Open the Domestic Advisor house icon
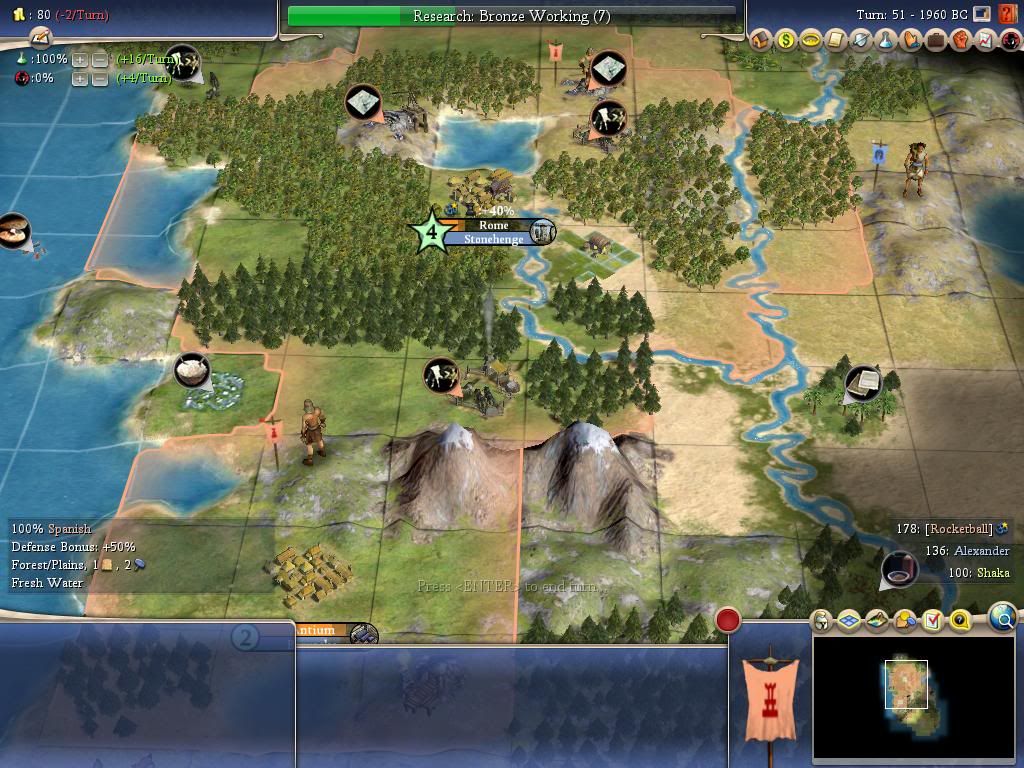 pyautogui.click(x=761, y=40)
